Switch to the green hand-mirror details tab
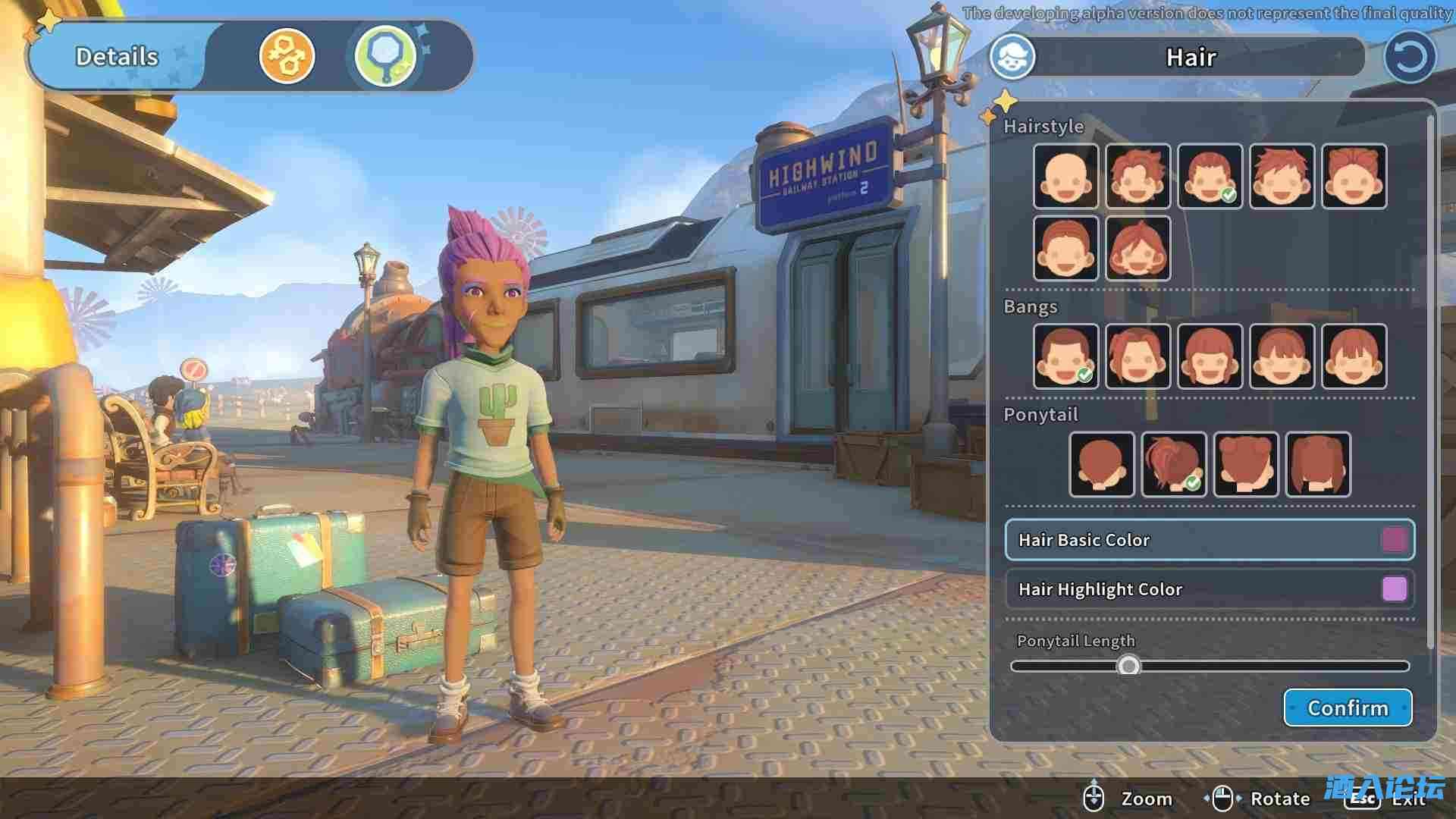This screenshot has width=1456, height=819. click(x=386, y=56)
